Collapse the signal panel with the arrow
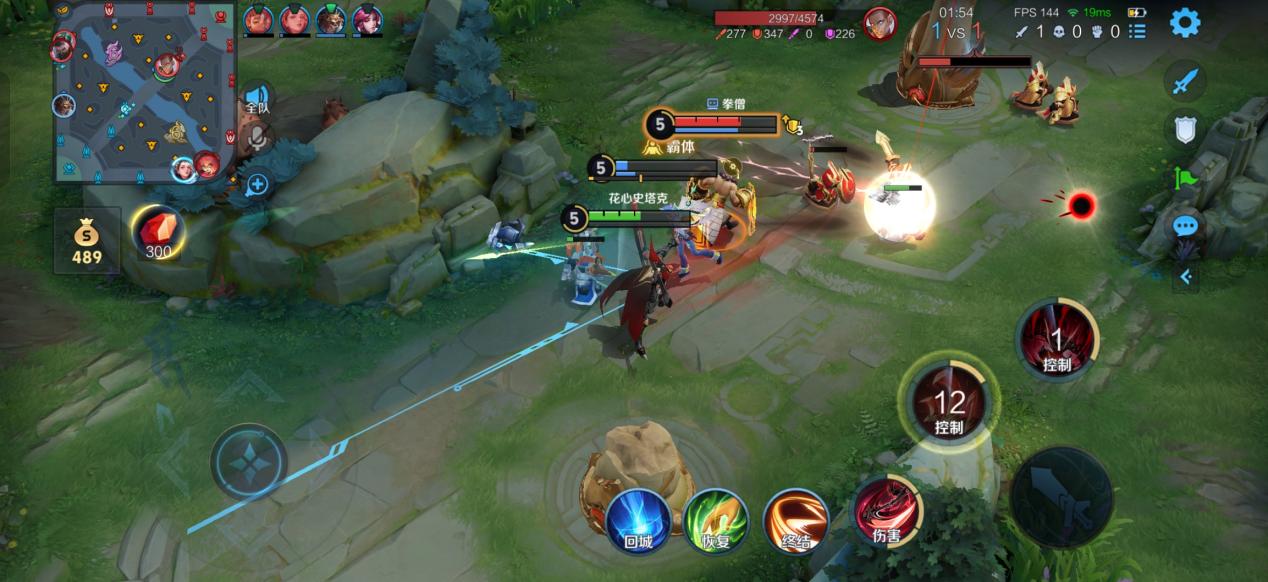Image resolution: width=1268 pixels, height=582 pixels. coord(1185,276)
